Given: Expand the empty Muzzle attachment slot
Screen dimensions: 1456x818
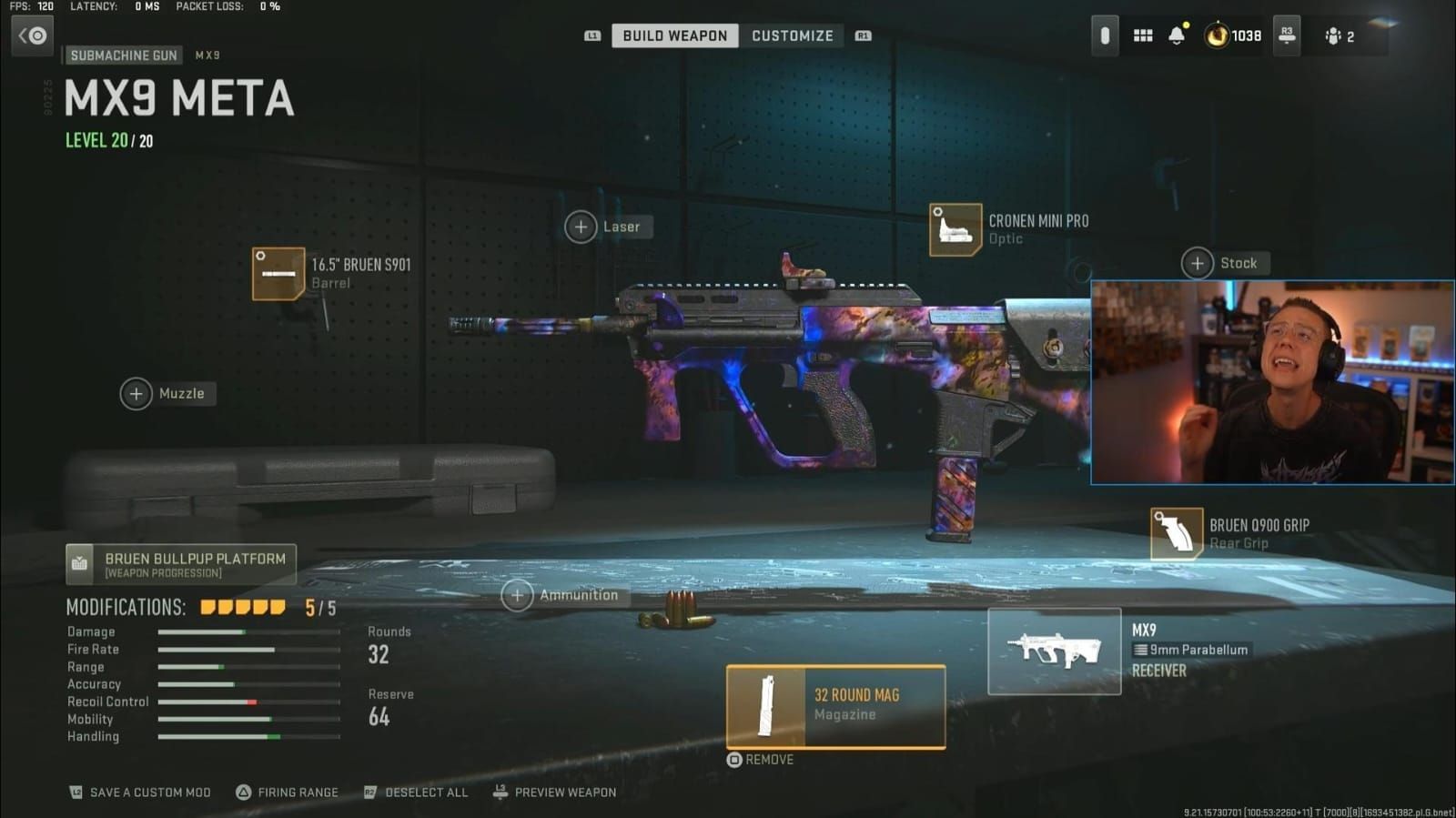Looking at the screenshot, I should 136,394.
